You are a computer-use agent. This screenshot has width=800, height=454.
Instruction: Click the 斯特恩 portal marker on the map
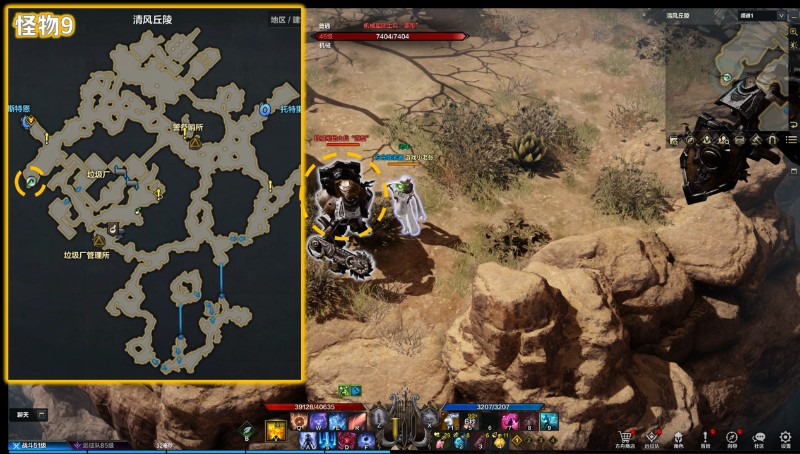pyautogui.click(x=28, y=120)
